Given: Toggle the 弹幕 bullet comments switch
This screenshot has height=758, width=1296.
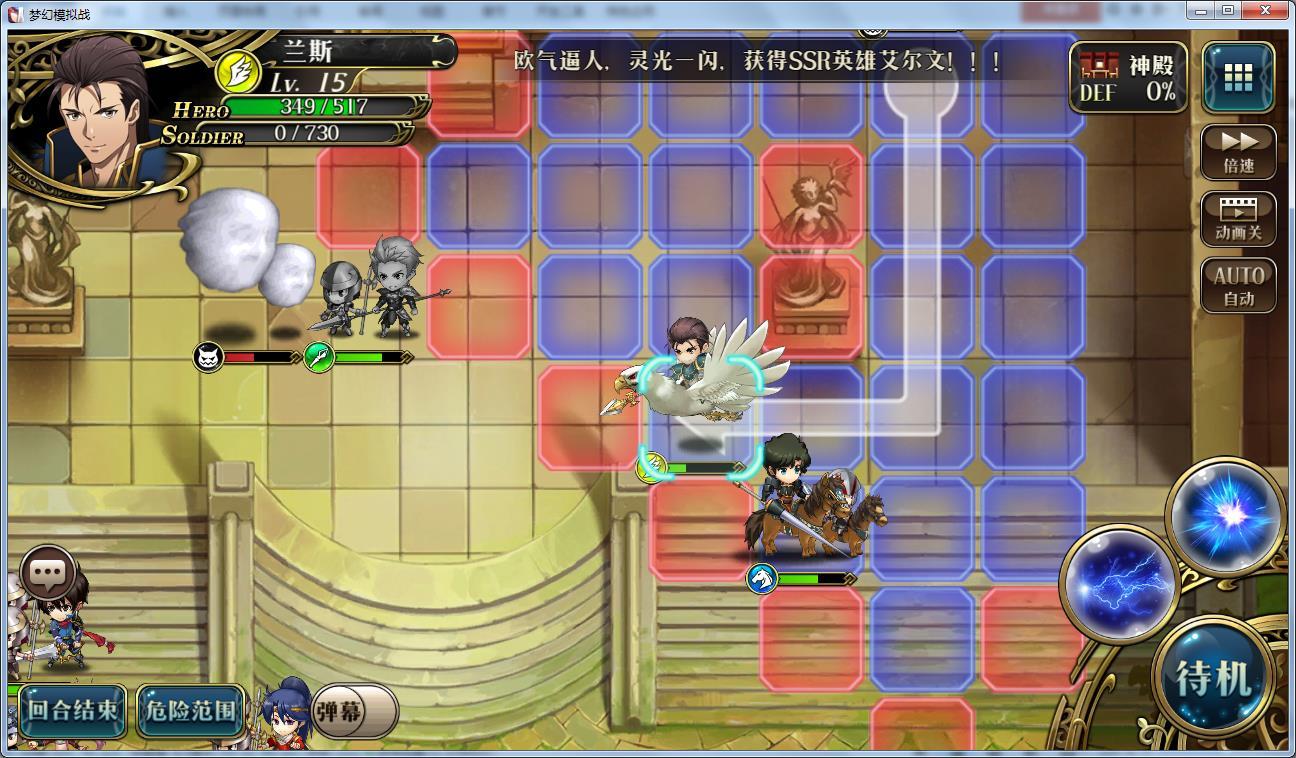Looking at the screenshot, I should click(x=355, y=711).
